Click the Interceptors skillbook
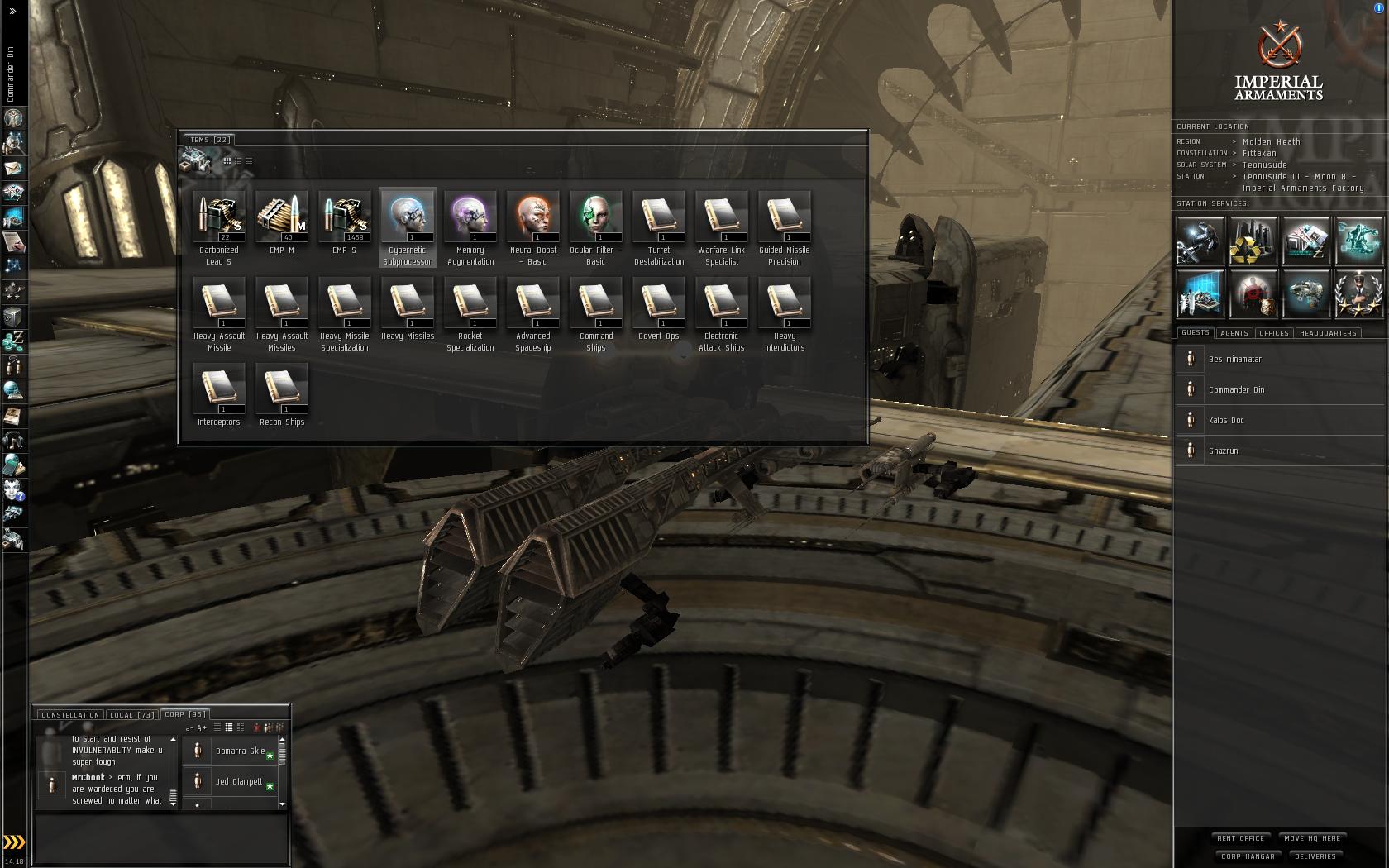Screen dimensions: 1389x868 point(219,389)
